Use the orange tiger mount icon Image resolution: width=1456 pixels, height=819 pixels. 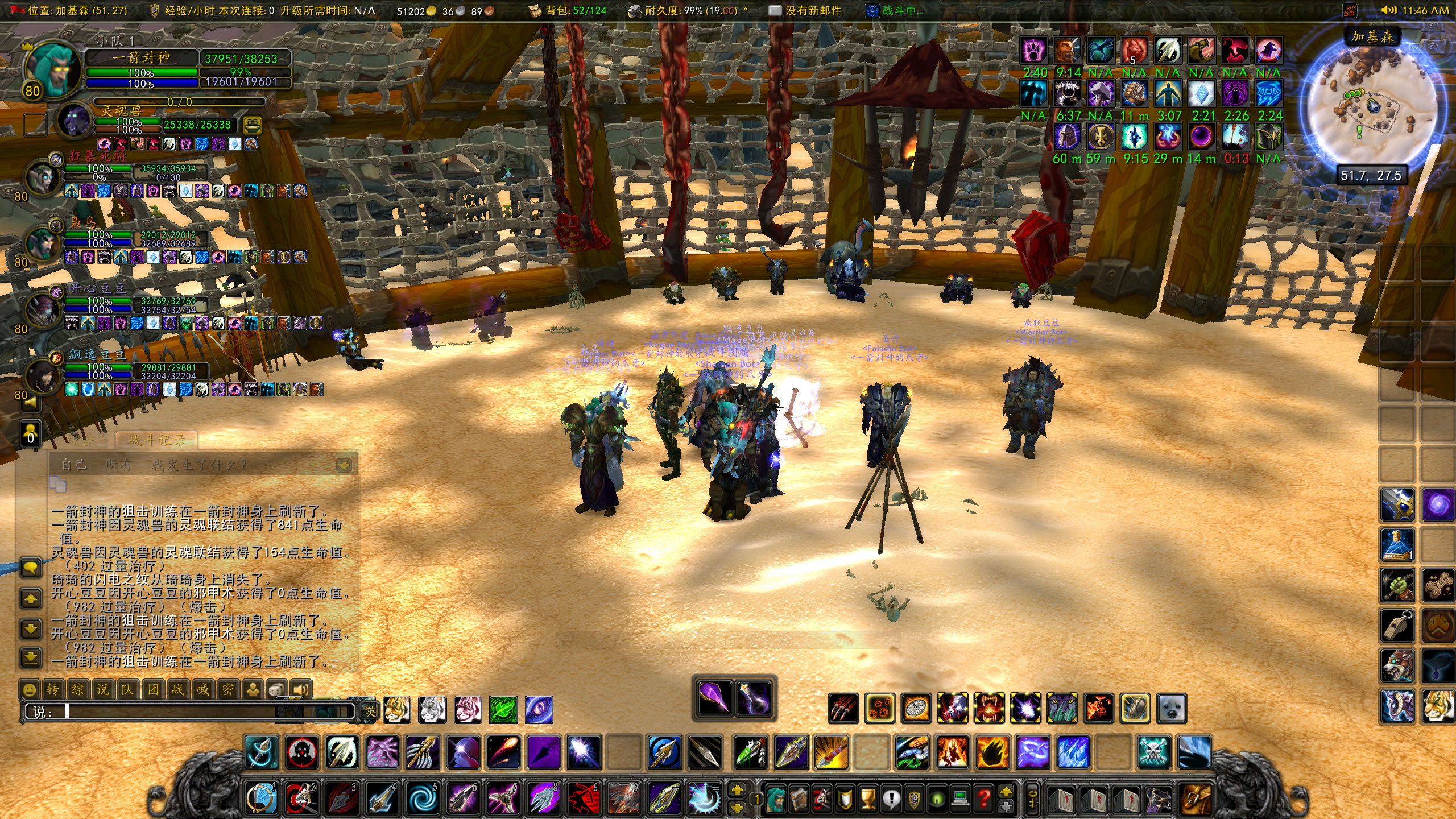tap(396, 710)
